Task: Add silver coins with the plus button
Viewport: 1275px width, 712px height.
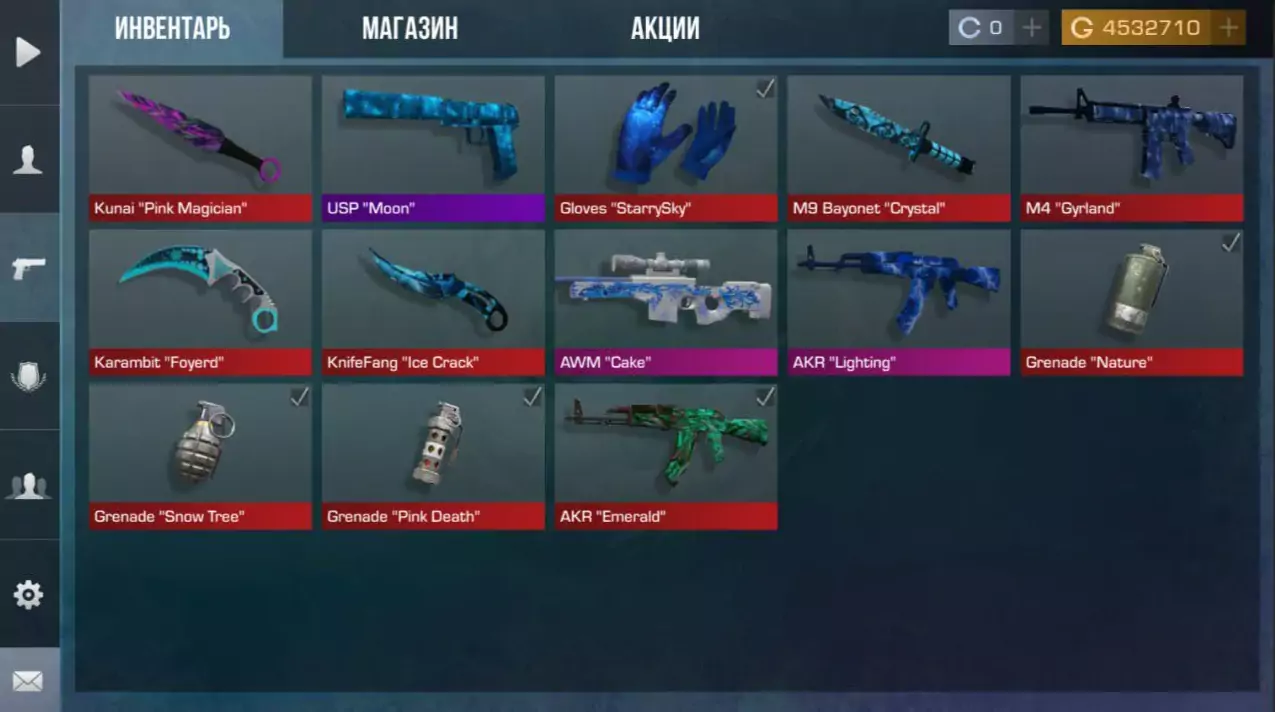Action: (1031, 28)
